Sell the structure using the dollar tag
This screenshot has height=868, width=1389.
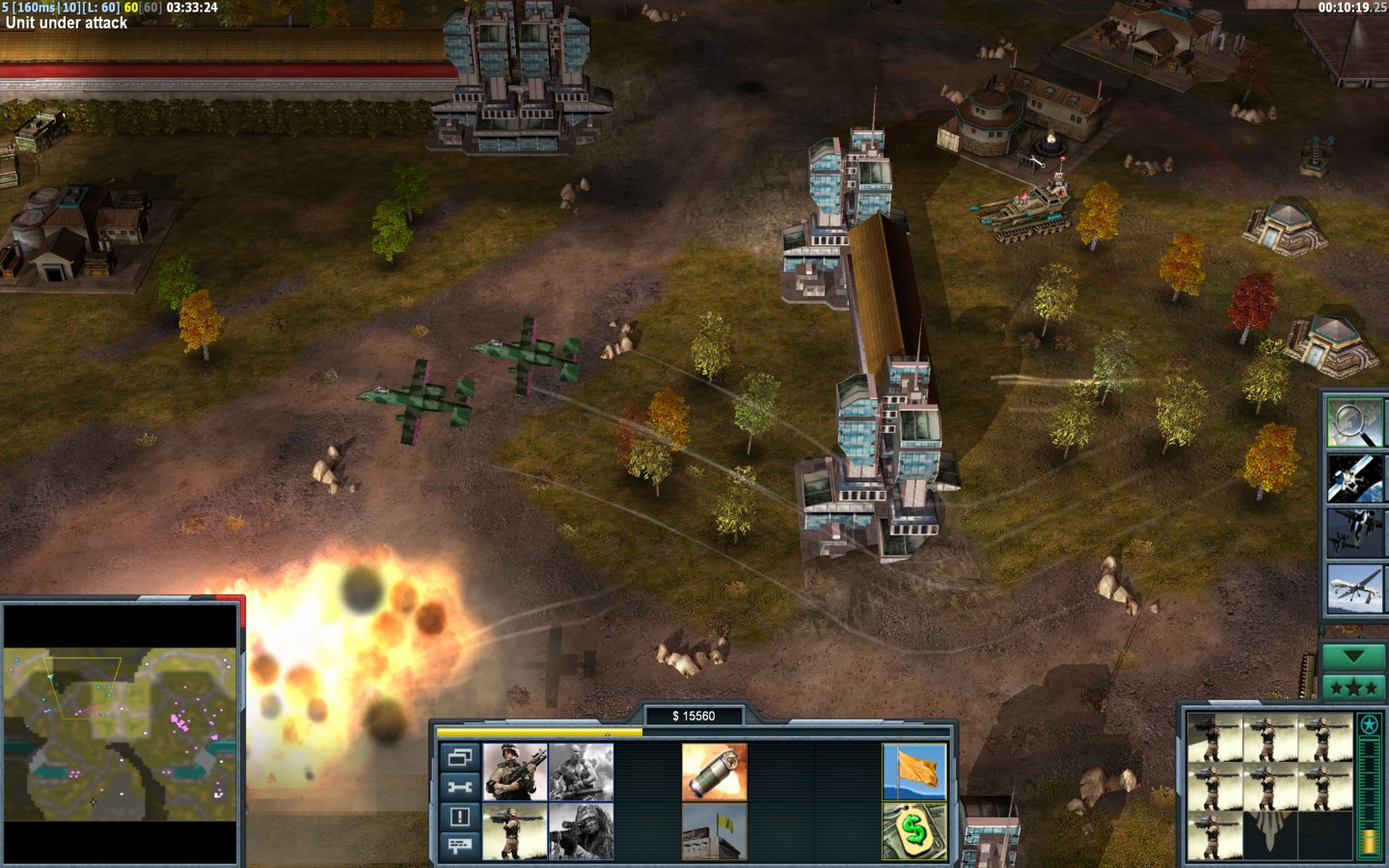913,831
